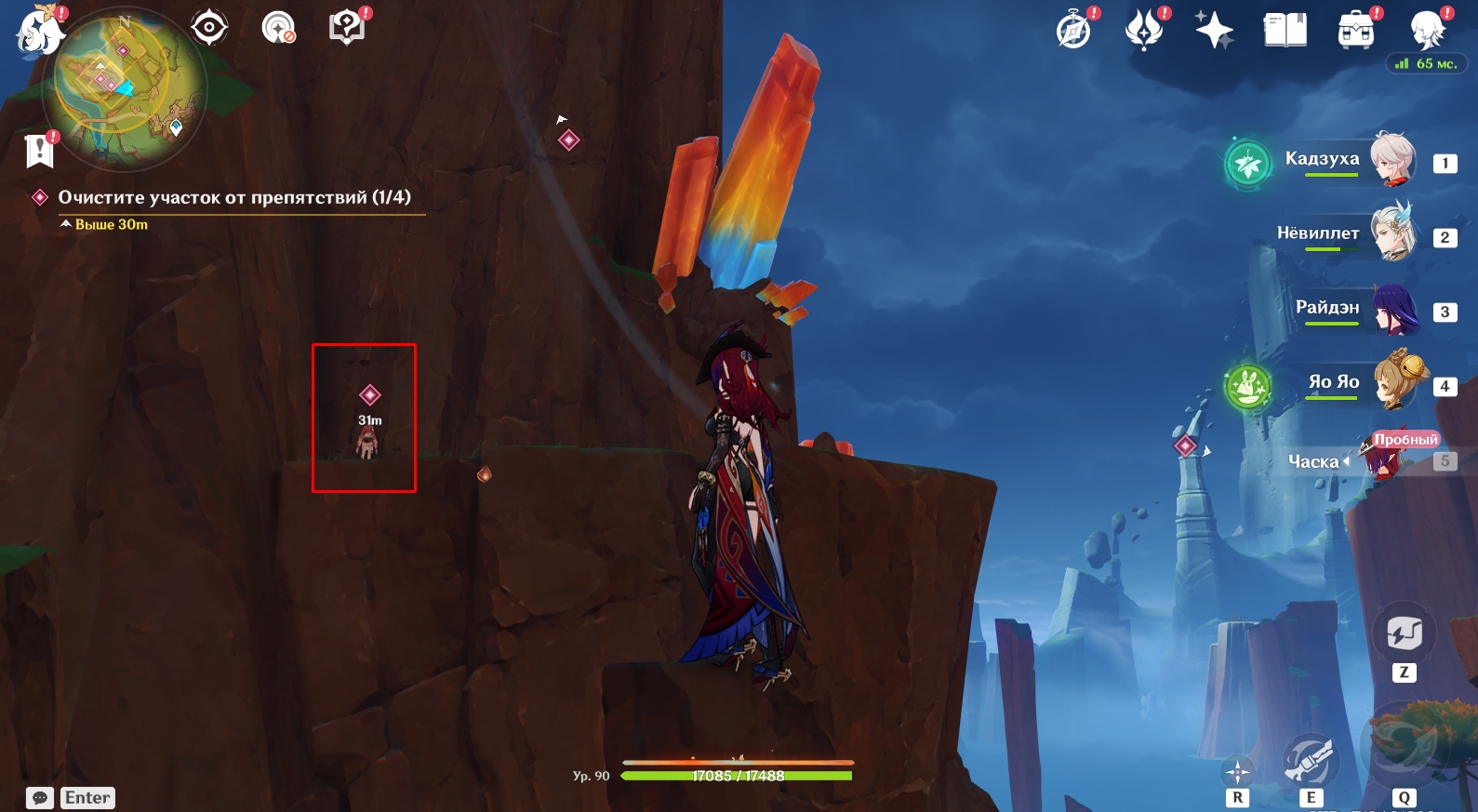1478x812 pixels.
Task: Open the battle pass icon
Action: coord(1144,30)
